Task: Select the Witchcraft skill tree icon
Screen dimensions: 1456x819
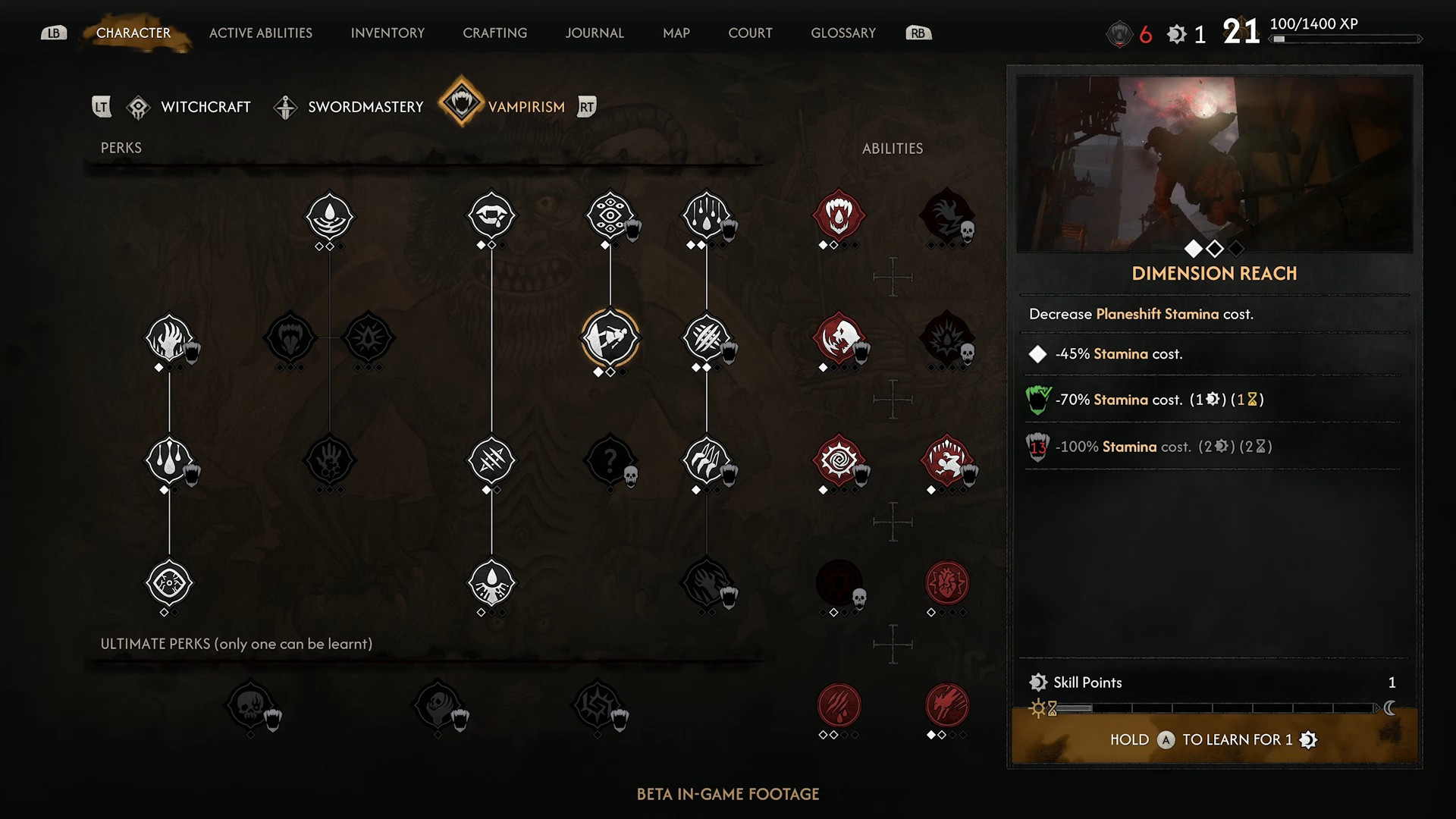Action: tap(138, 106)
